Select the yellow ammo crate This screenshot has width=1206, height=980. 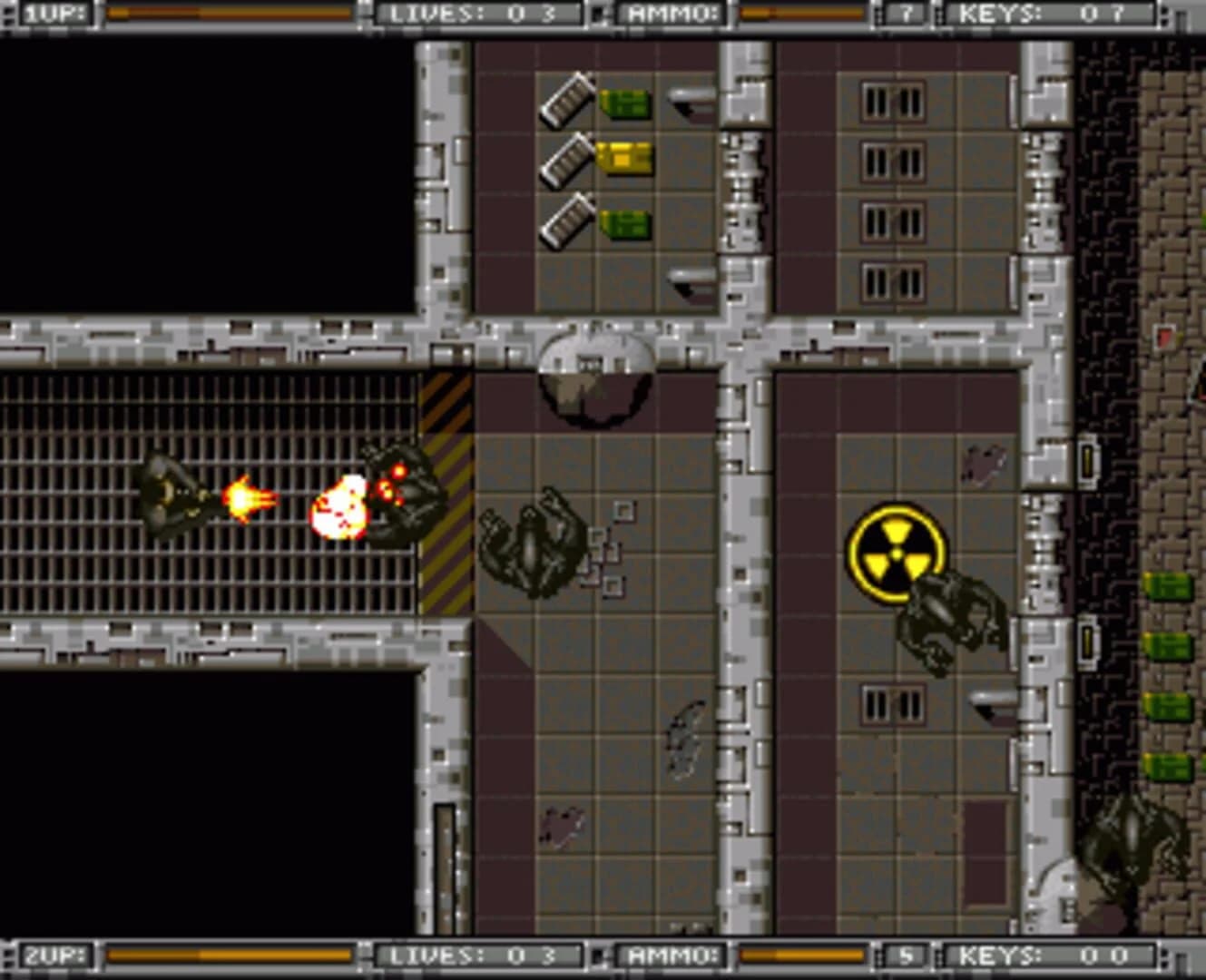click(x=624, y=156)
